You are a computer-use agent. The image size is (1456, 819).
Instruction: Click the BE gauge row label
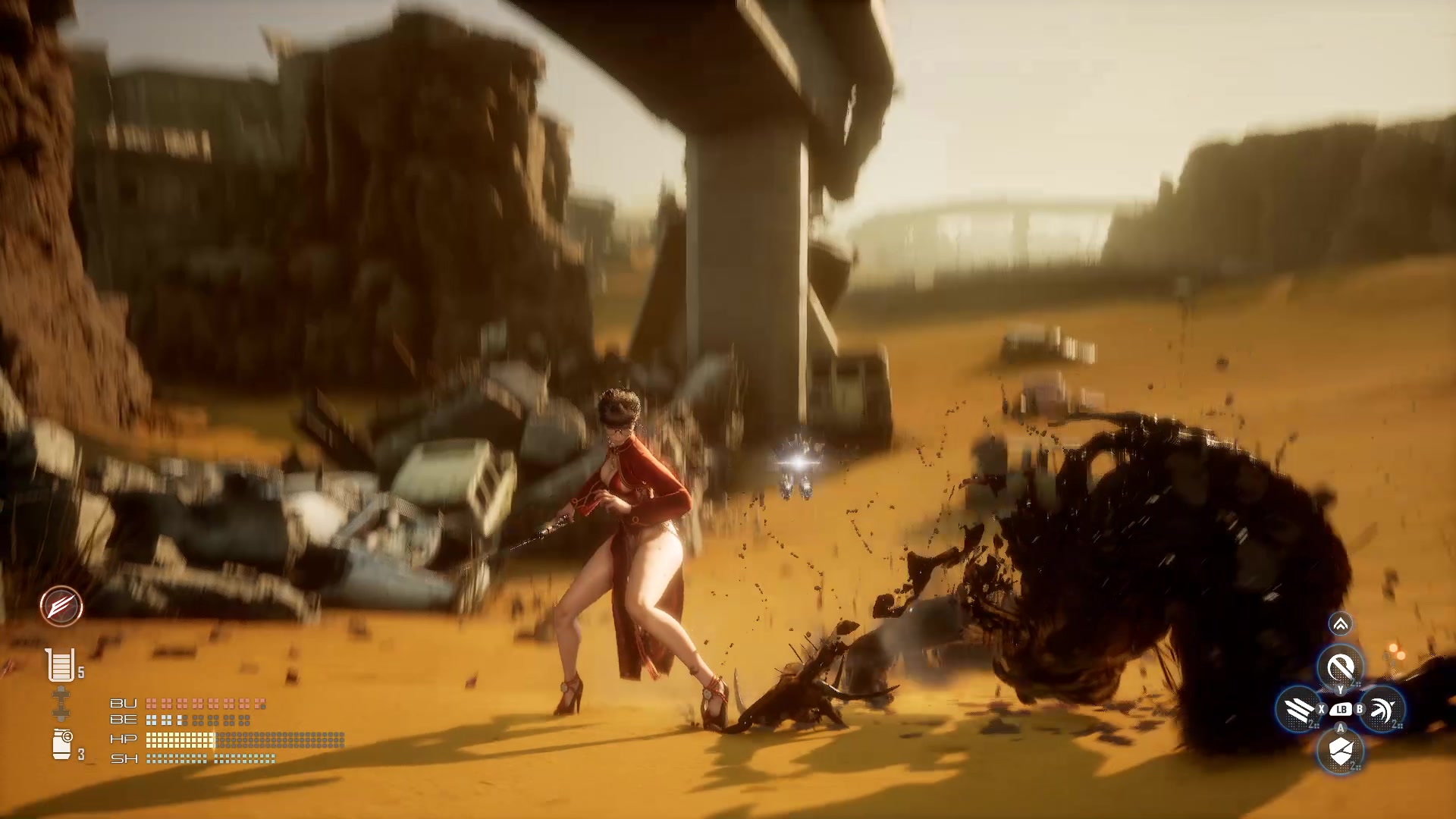click(123, 720)
